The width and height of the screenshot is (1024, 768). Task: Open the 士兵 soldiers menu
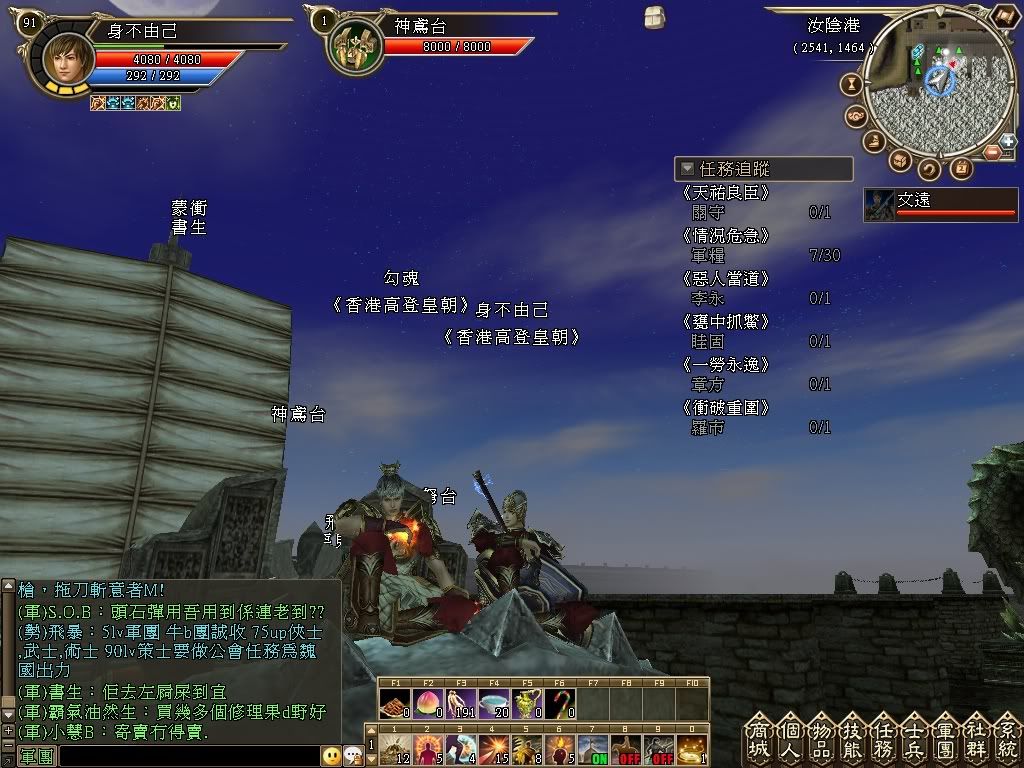click(x=915, y=739)
